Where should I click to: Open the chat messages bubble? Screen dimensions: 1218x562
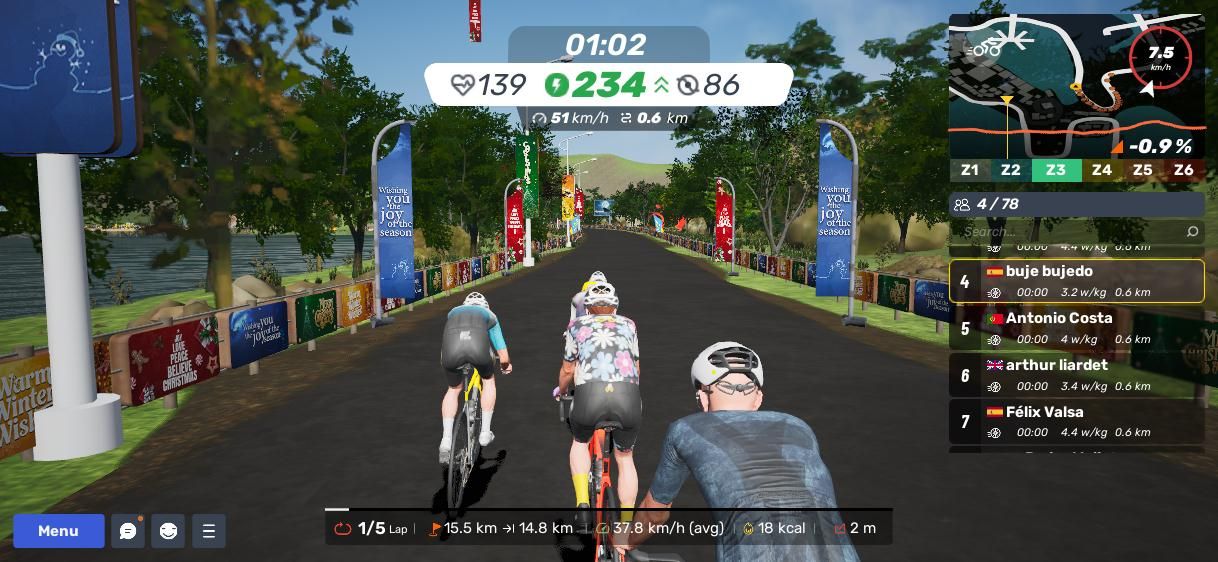pos(128,531)
